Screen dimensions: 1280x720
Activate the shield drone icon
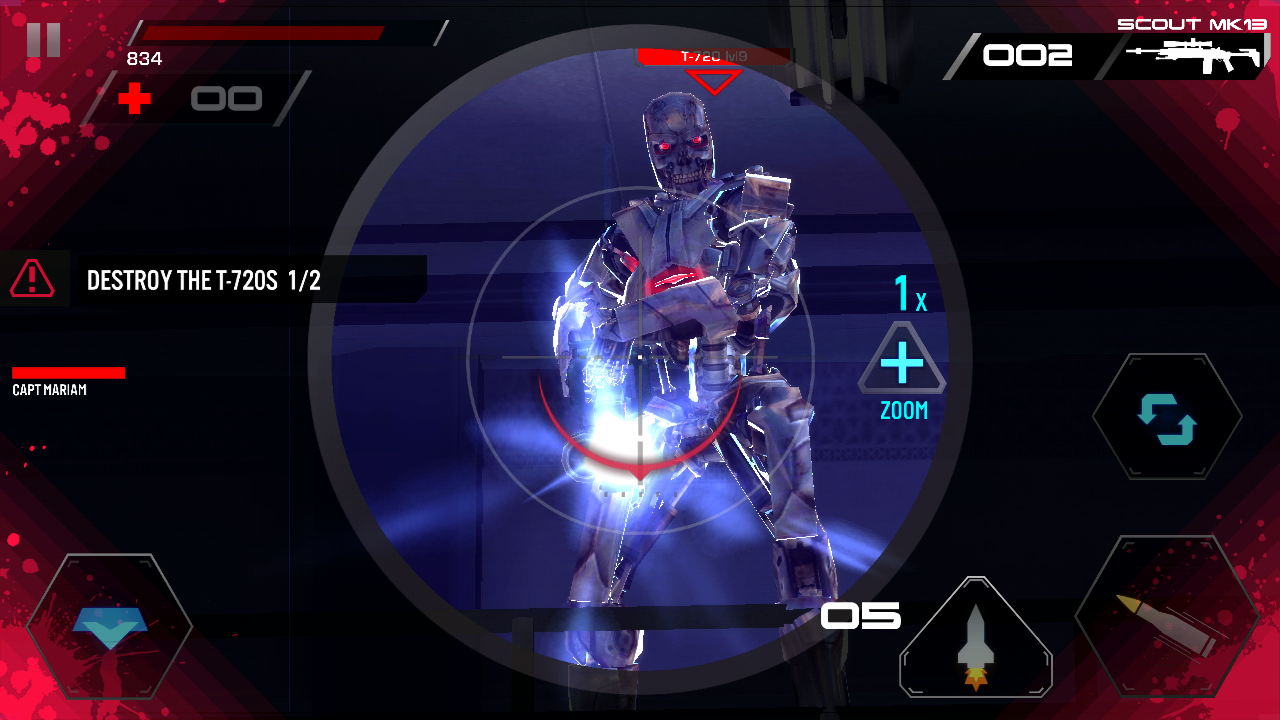(x=110, y=625)
